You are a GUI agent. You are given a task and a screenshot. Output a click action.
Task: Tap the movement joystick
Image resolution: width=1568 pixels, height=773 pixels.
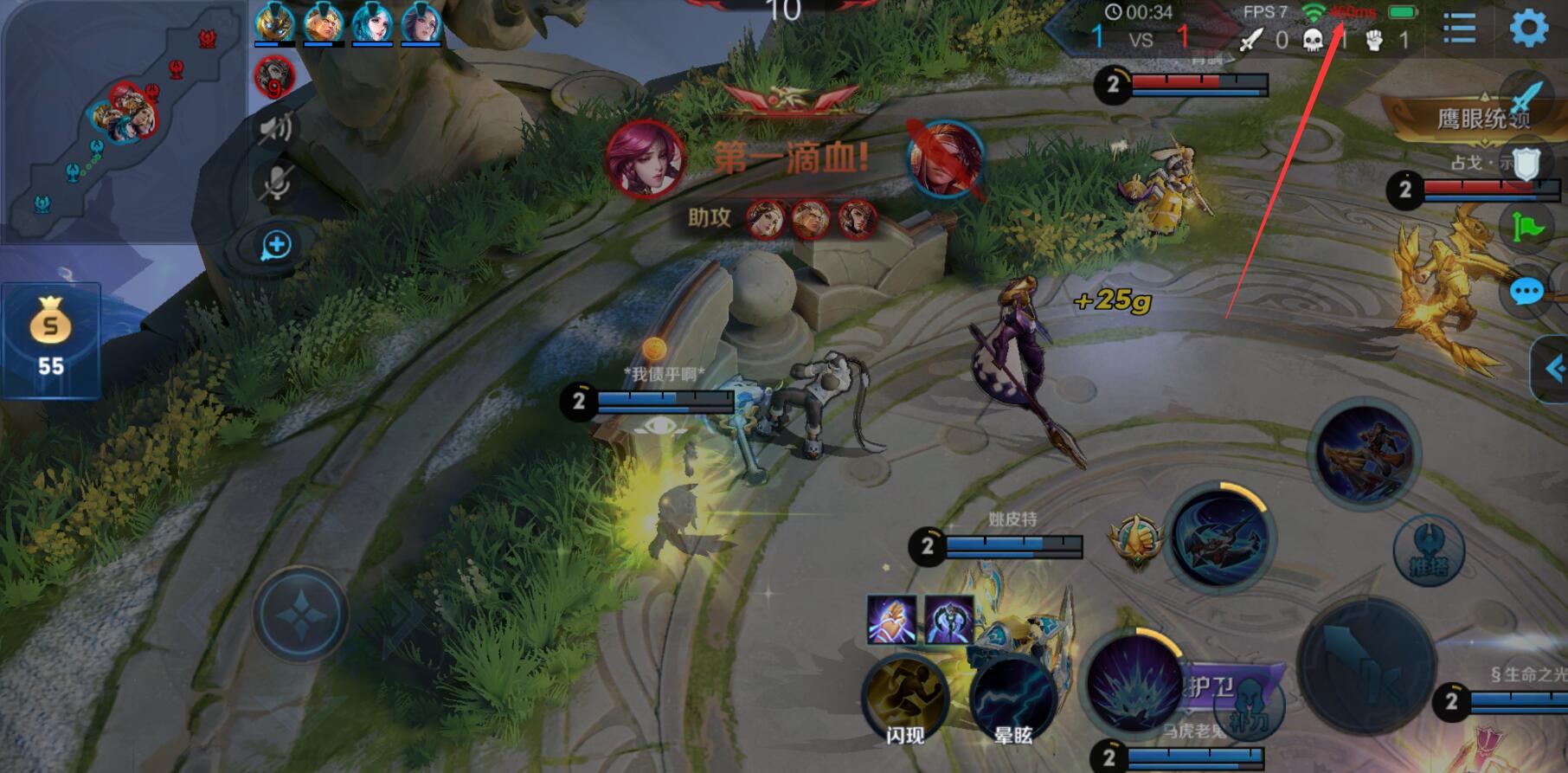point(300,614)
